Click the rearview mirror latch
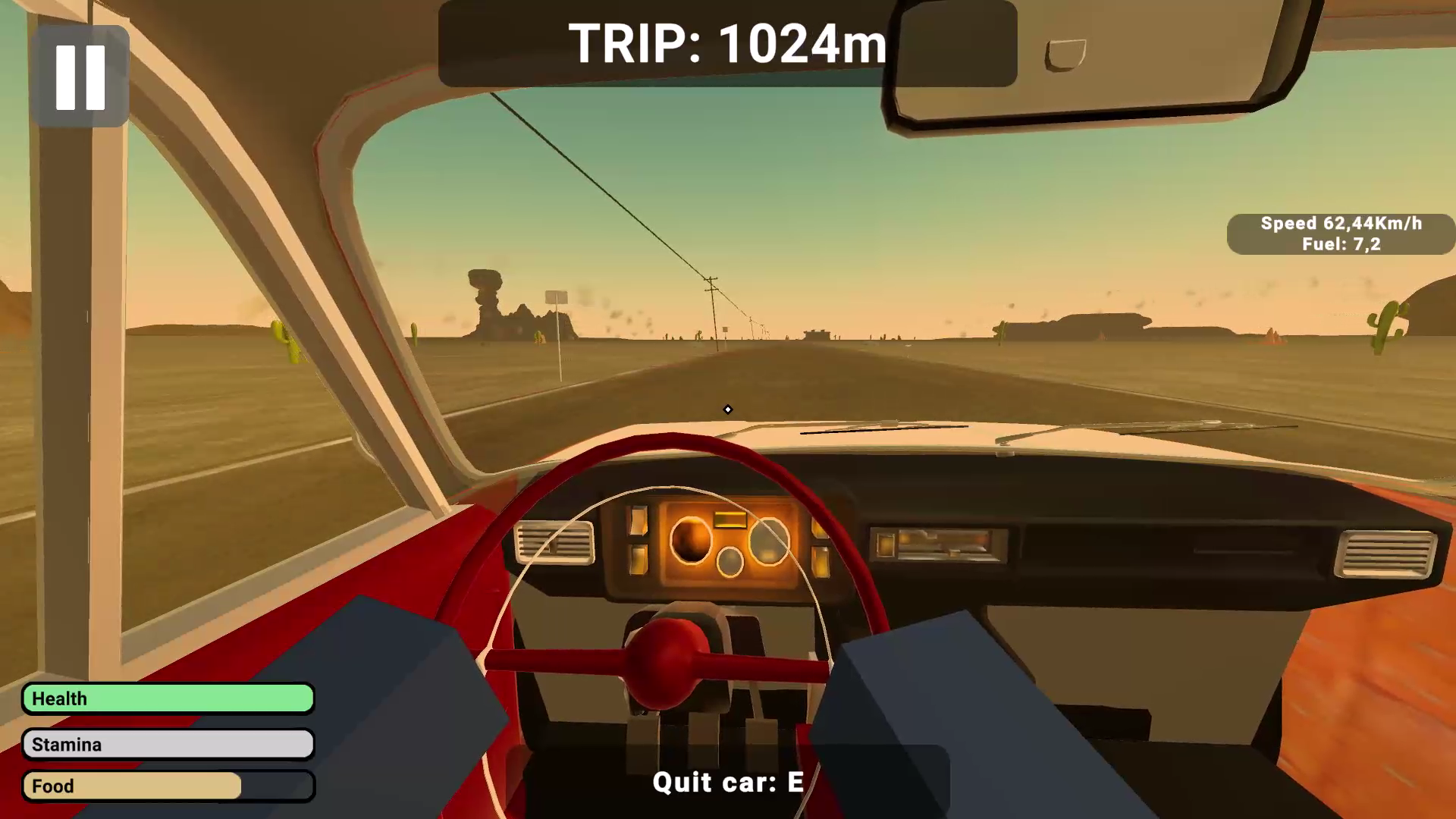 (1065, 53)
